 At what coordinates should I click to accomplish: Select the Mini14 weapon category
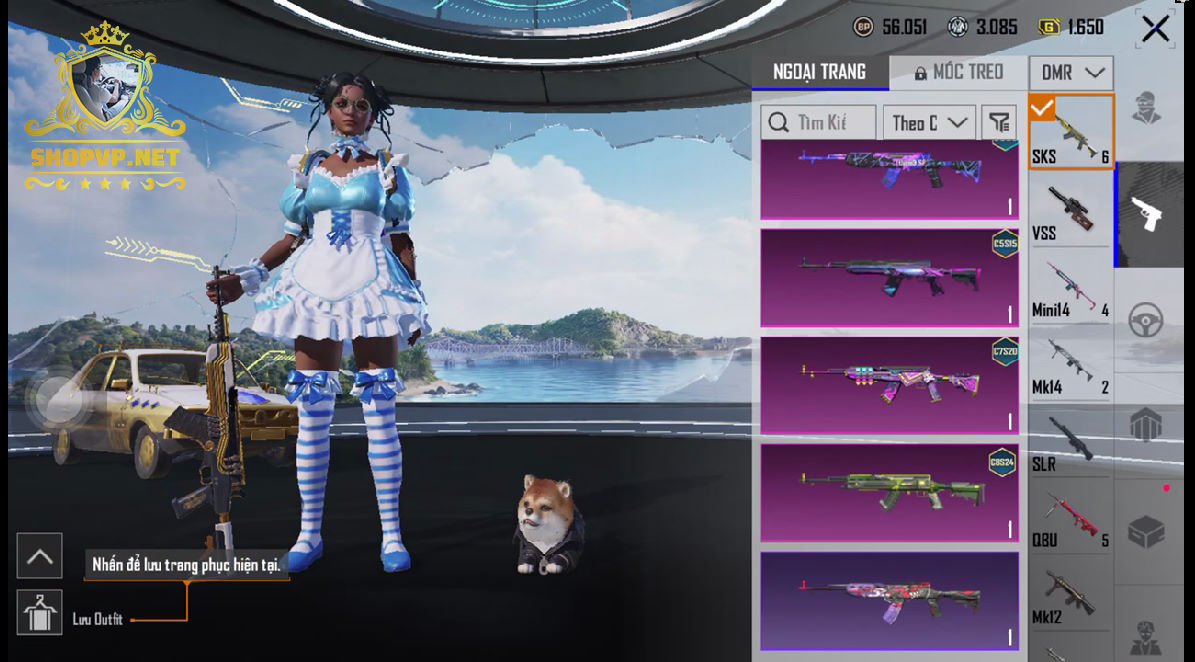[x=1071, y=288]
